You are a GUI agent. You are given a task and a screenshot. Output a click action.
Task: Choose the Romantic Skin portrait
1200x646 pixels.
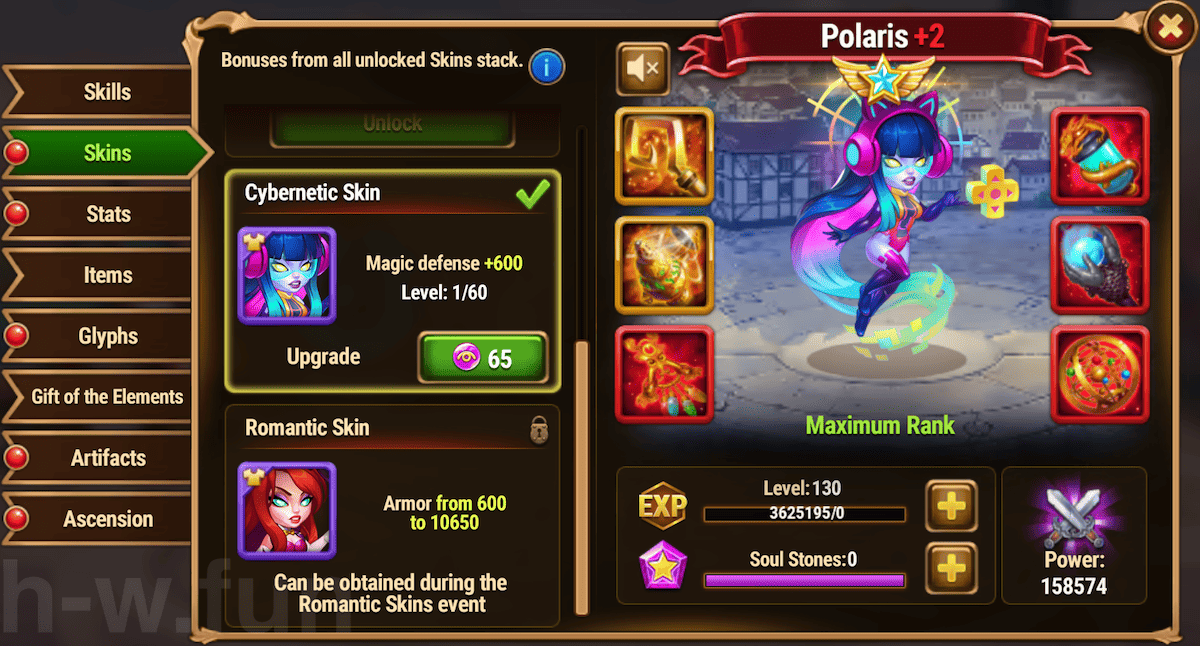coord(287,510)
